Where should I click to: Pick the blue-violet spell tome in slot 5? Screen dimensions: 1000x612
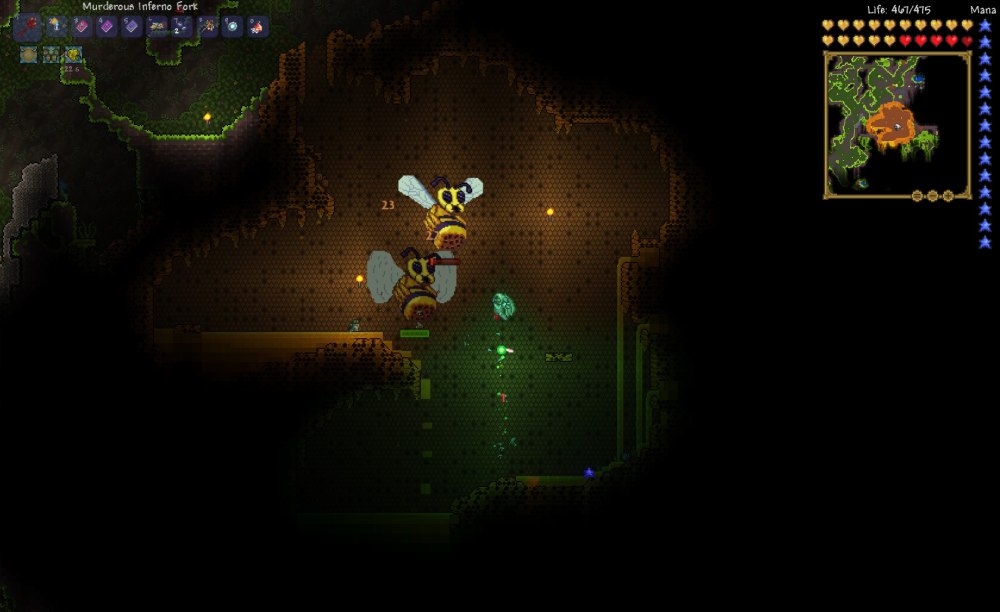(x=132, y=27)
